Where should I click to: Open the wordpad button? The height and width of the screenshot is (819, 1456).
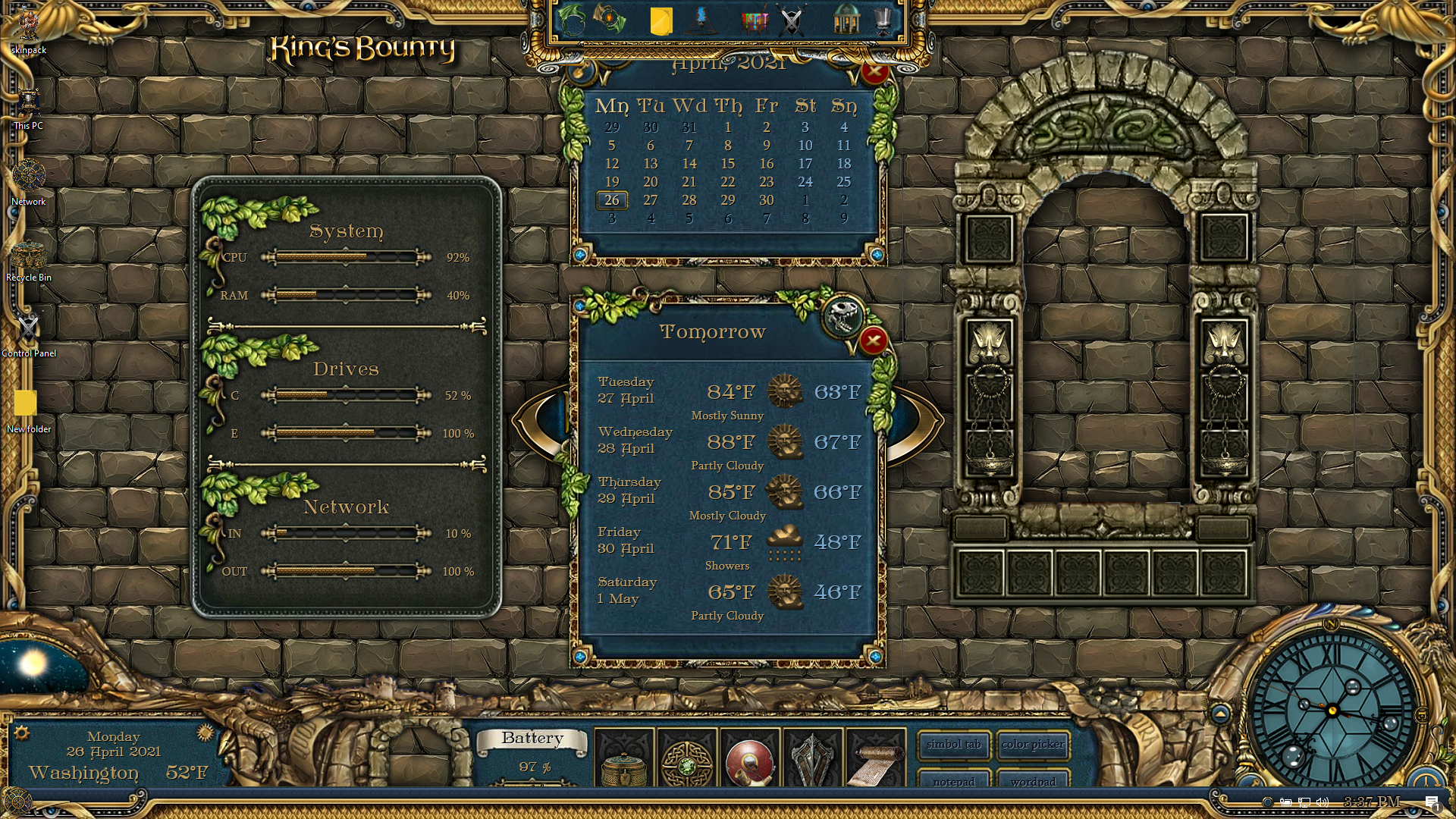[x=1033, y=781]
